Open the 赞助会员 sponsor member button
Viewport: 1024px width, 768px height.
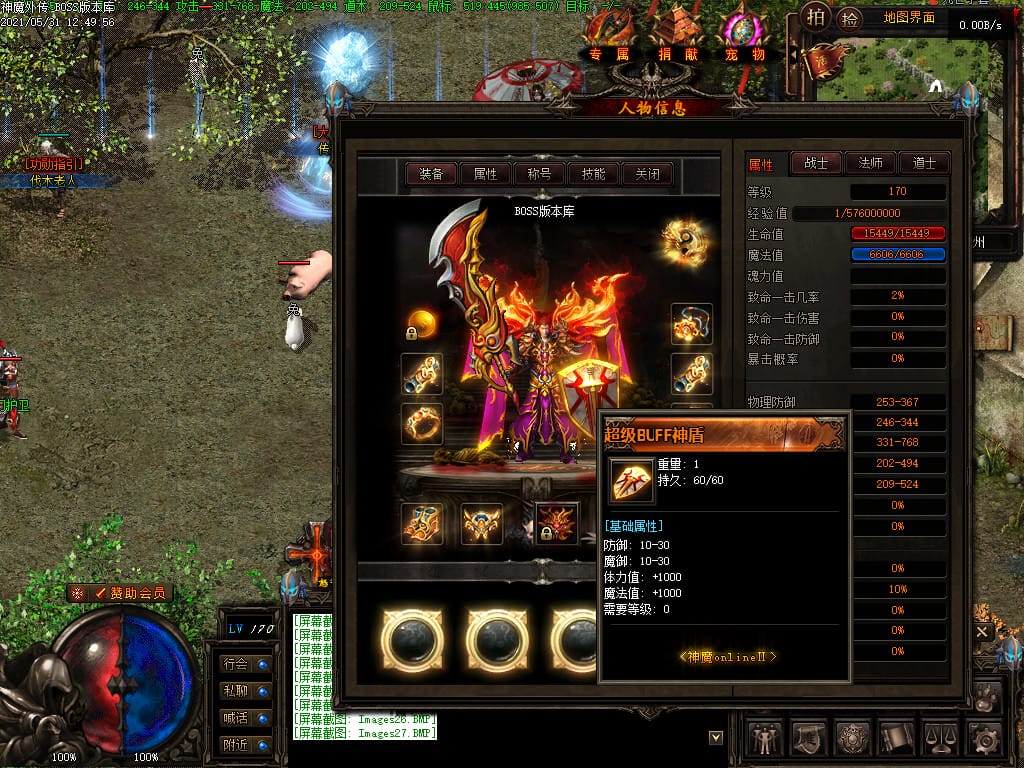point(121,593)
